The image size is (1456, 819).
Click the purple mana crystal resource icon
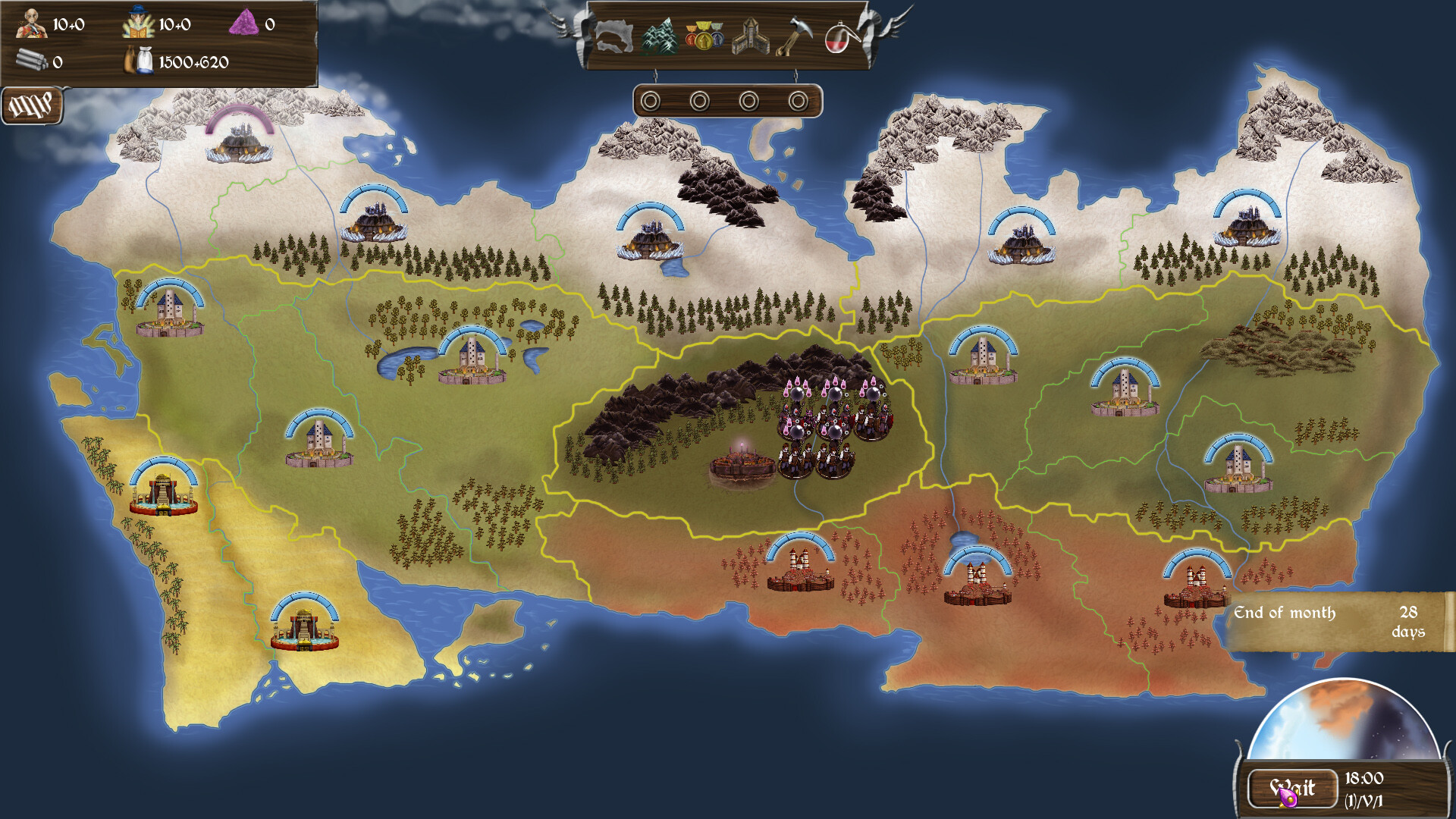coord(243,21)
